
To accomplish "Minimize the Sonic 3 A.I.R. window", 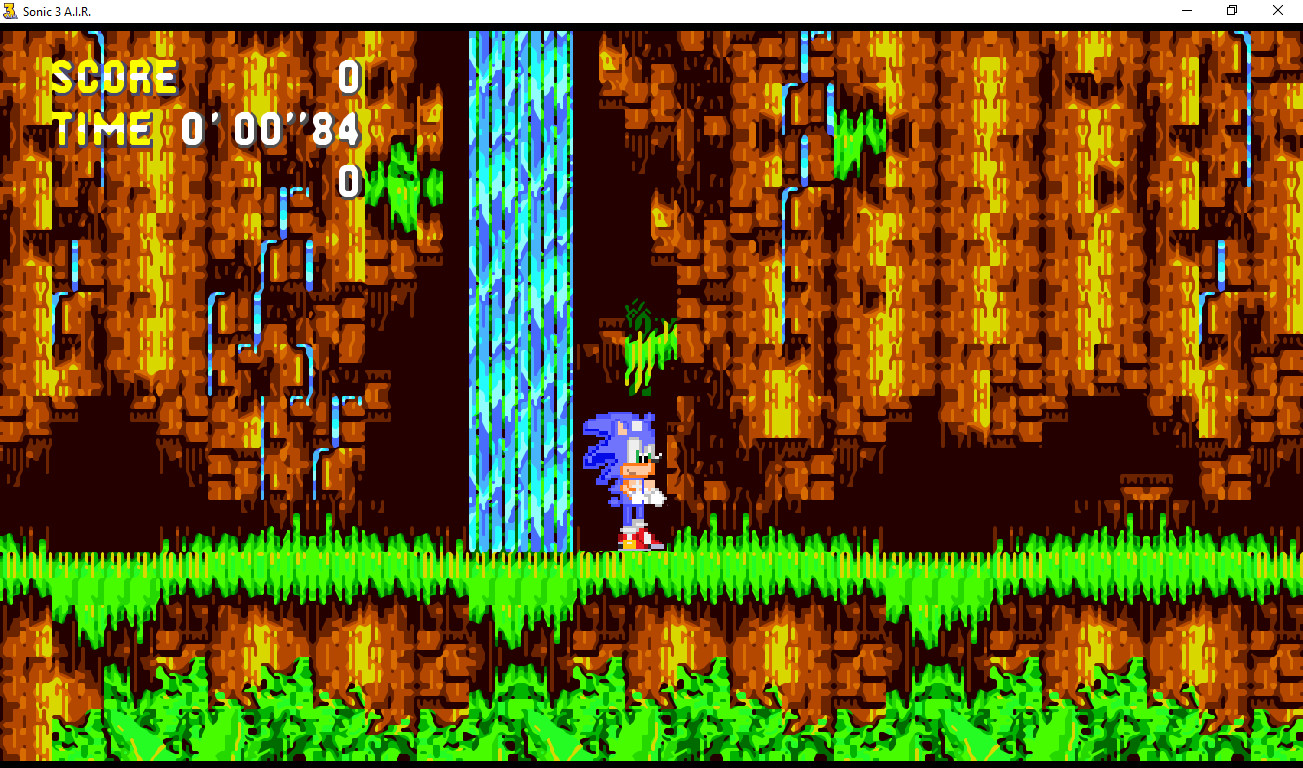I will click(1186, 10).
